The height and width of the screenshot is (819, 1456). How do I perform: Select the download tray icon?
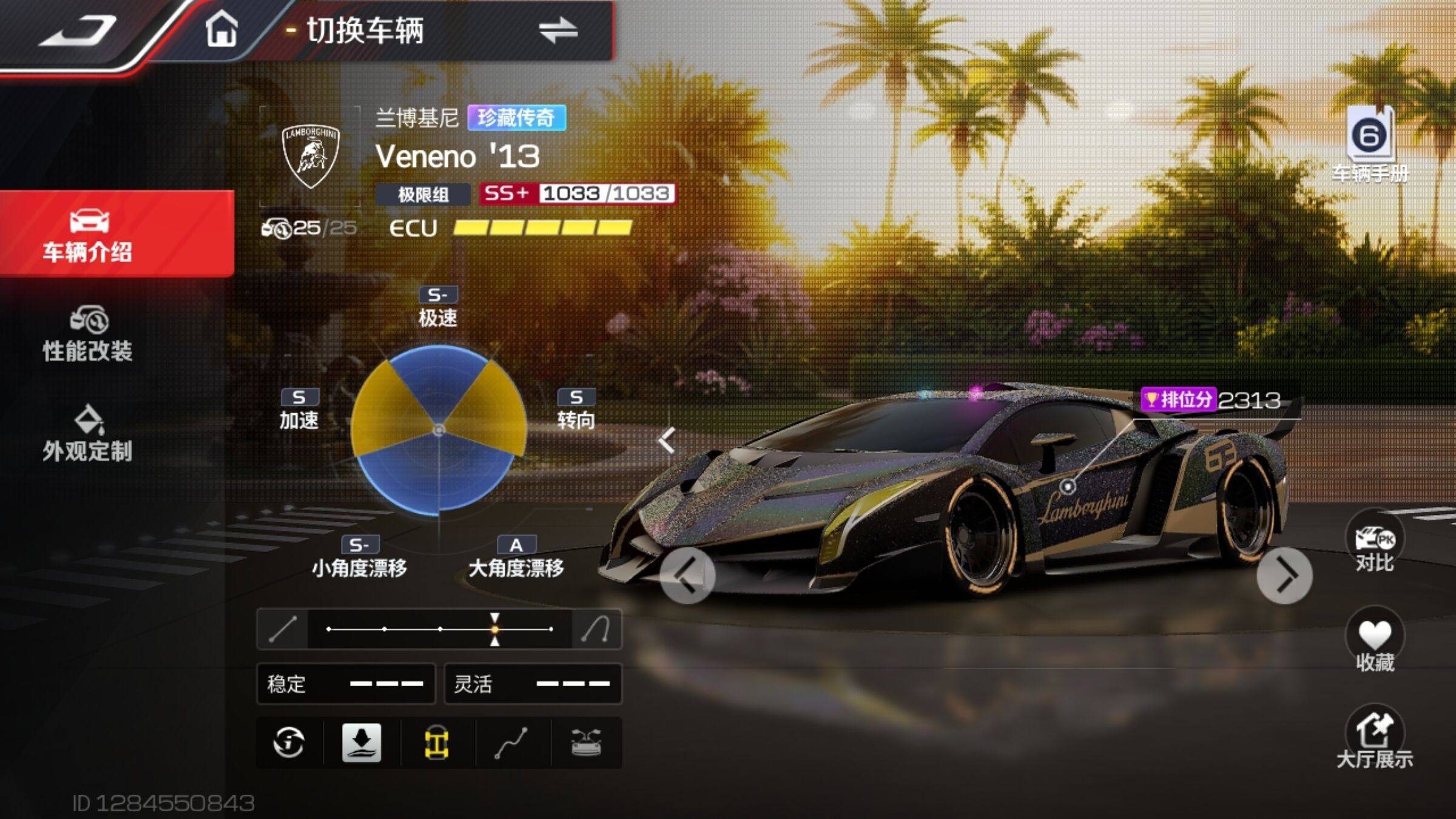pos(362,743)
